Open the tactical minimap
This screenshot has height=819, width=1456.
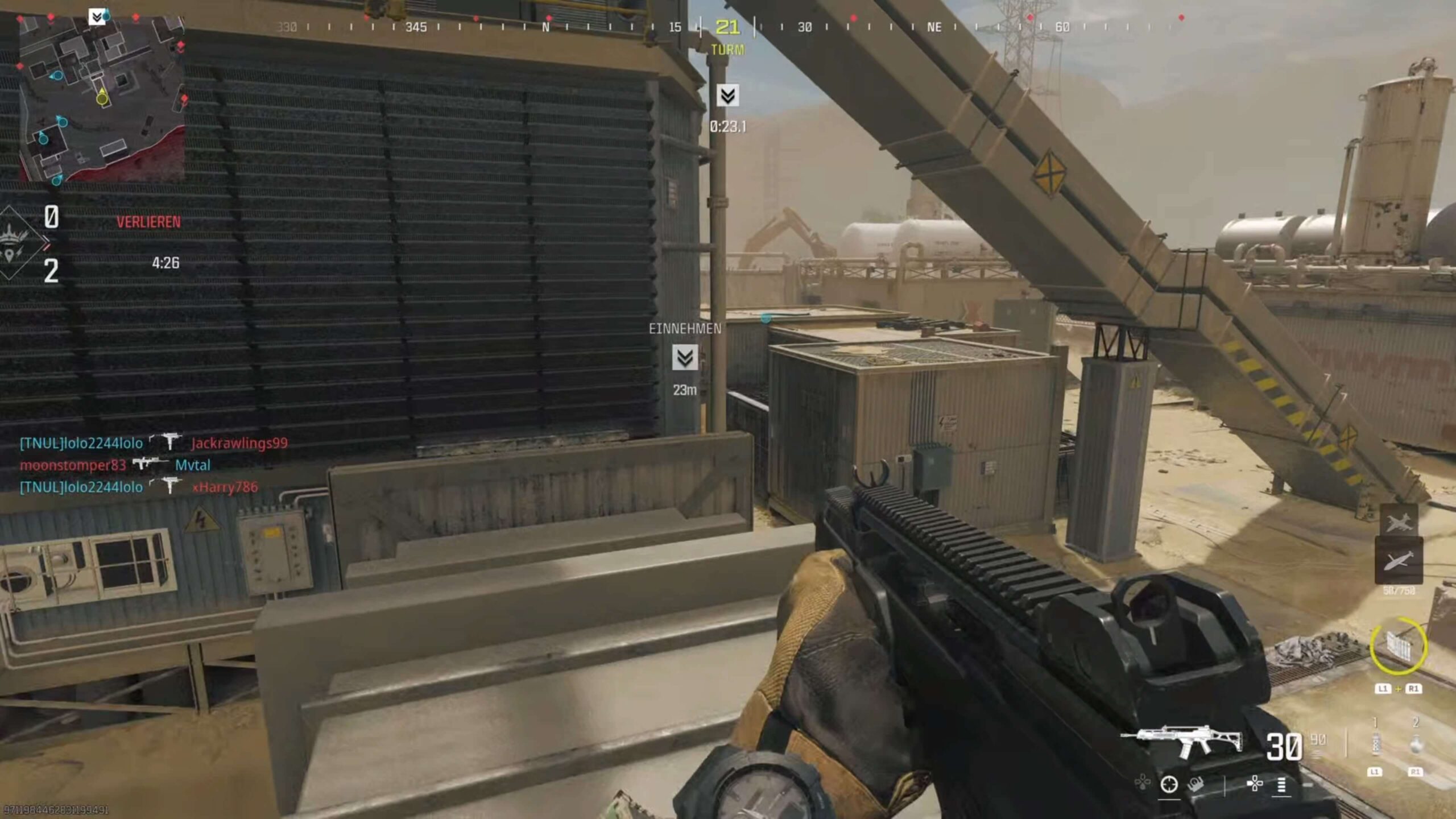[x=102, y=98]
